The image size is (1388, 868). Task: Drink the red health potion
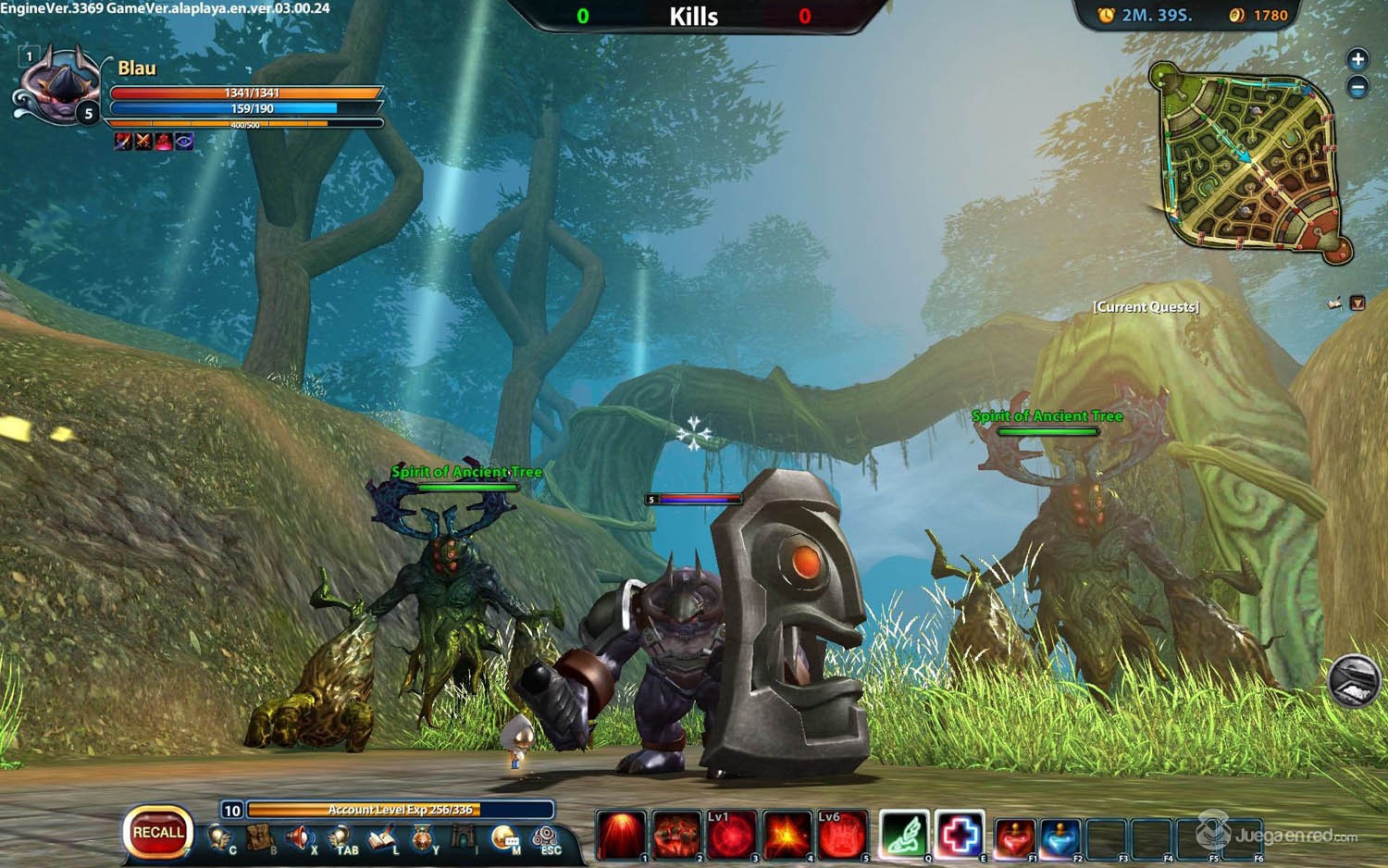coord(1015,837)
